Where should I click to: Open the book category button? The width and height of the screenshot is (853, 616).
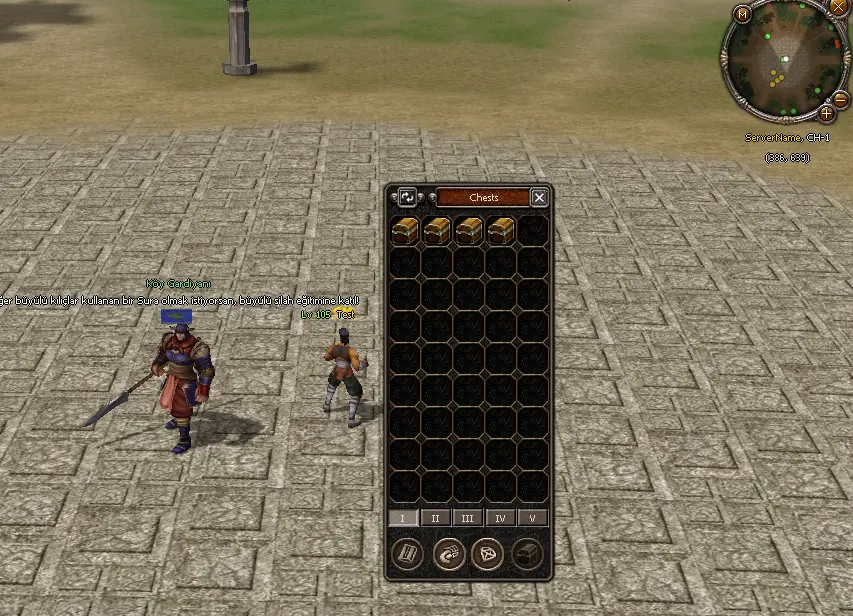pos(406,553)
